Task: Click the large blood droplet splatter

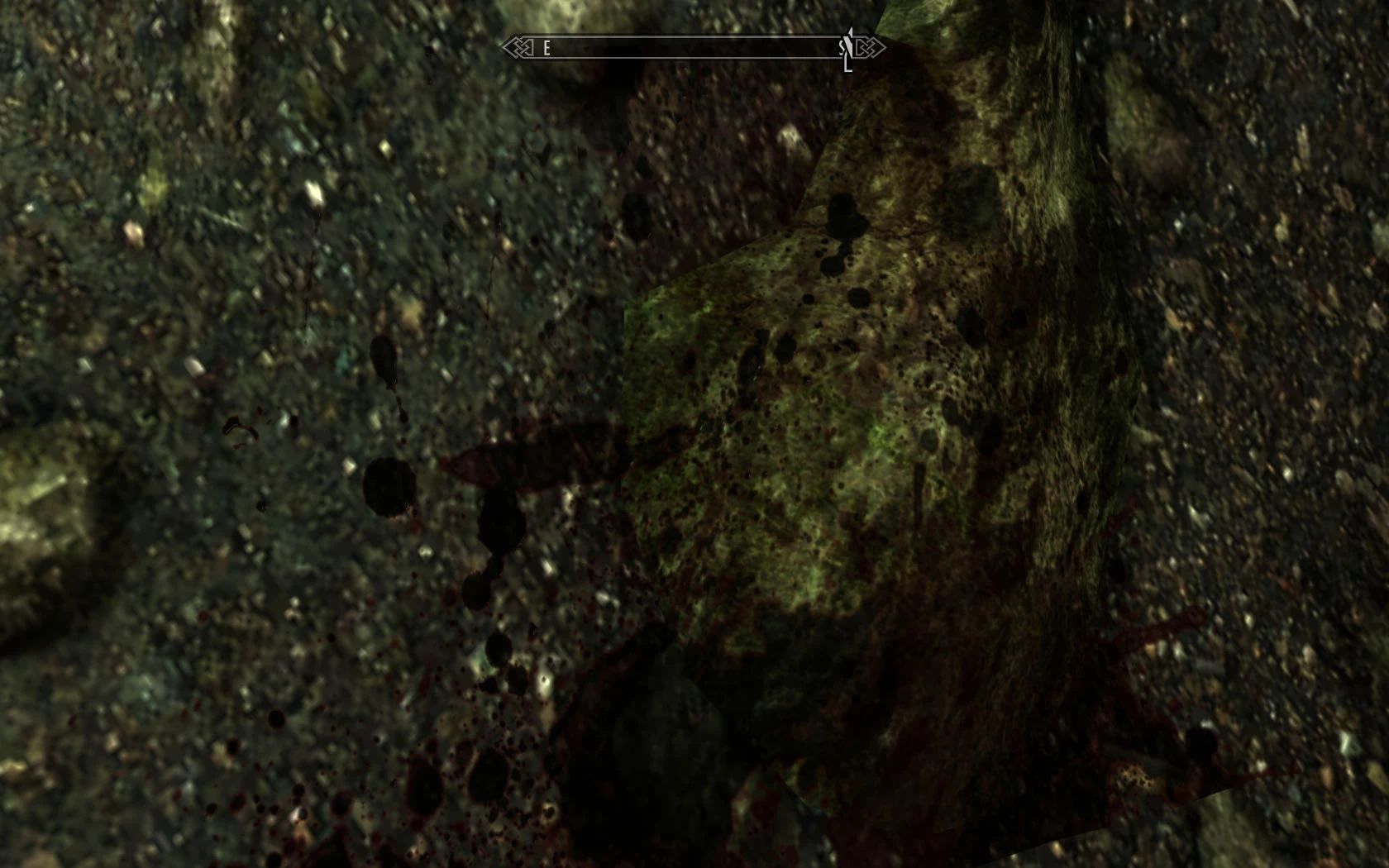Action: (x=389, y=488)
